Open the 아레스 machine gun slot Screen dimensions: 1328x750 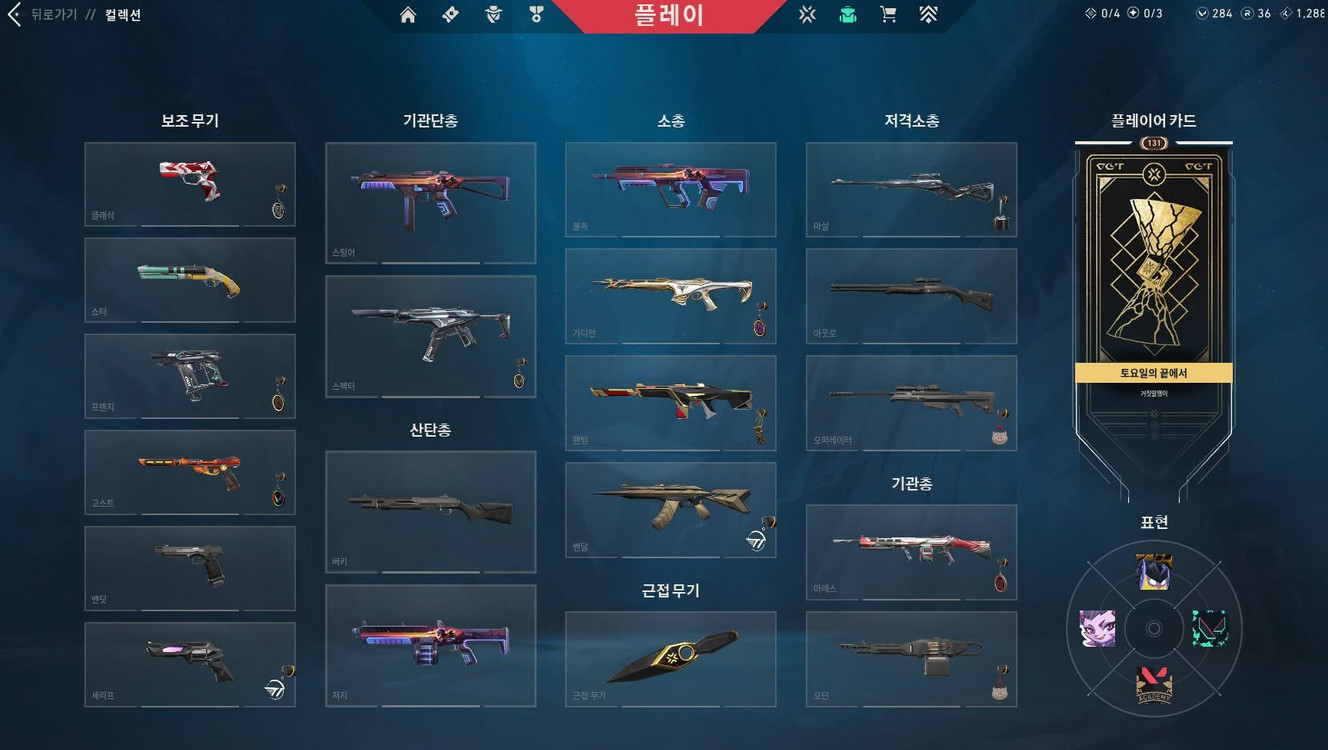[x=911, y=552]
